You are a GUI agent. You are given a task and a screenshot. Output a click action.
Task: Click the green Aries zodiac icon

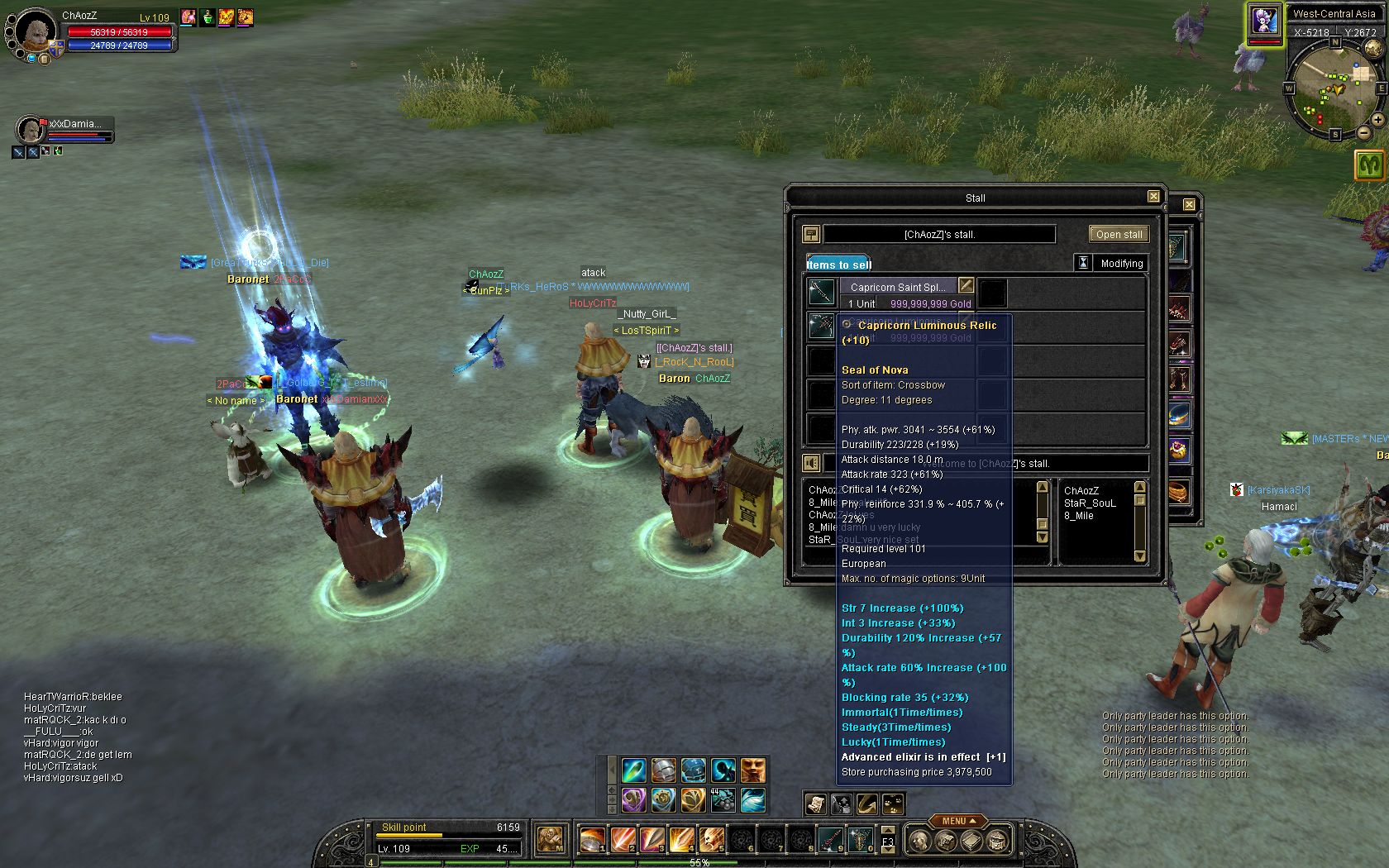coord(1370,165)
